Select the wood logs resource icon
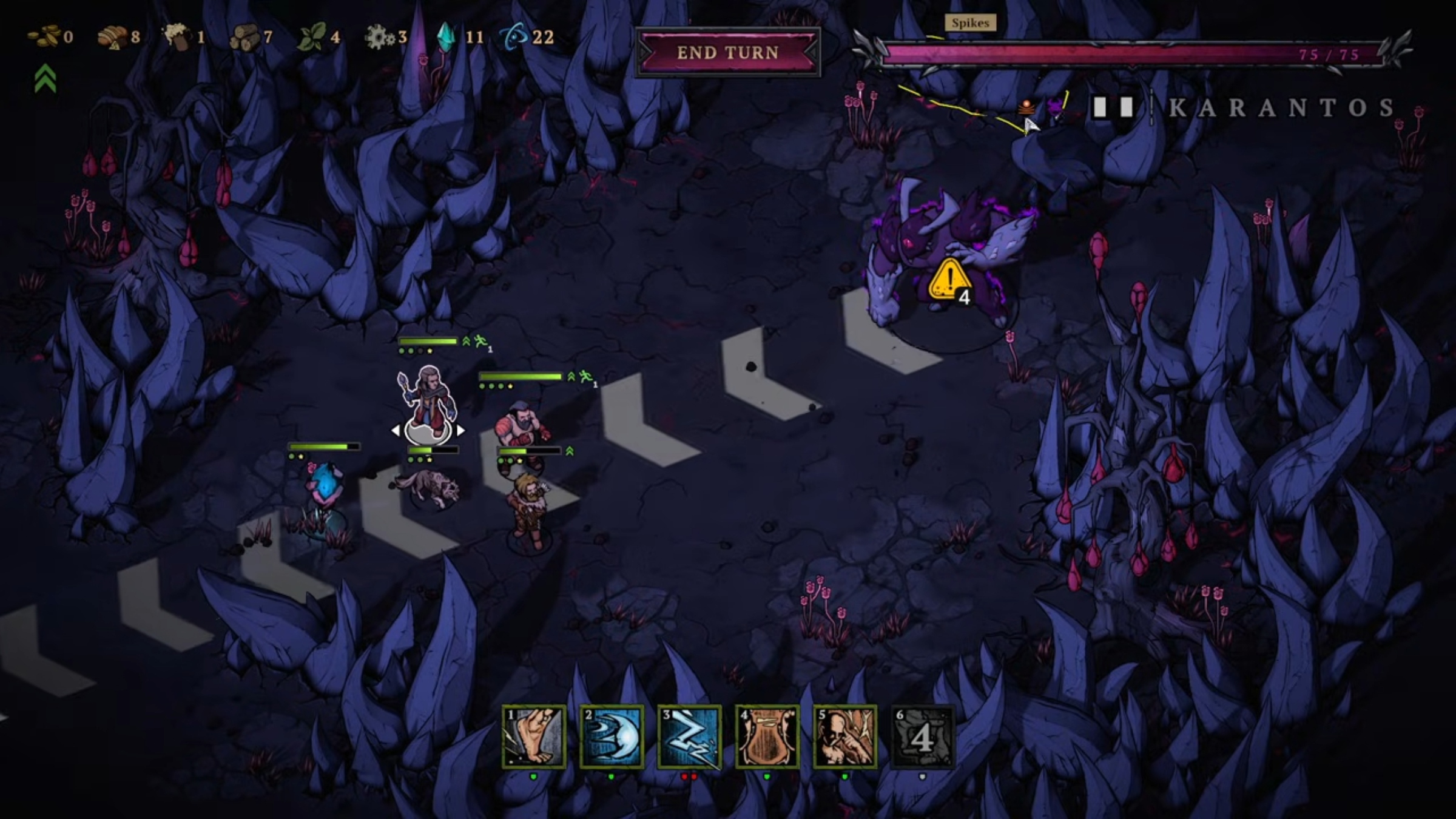The height and width of the screenshot is (819, 1456). click(244, 37)
